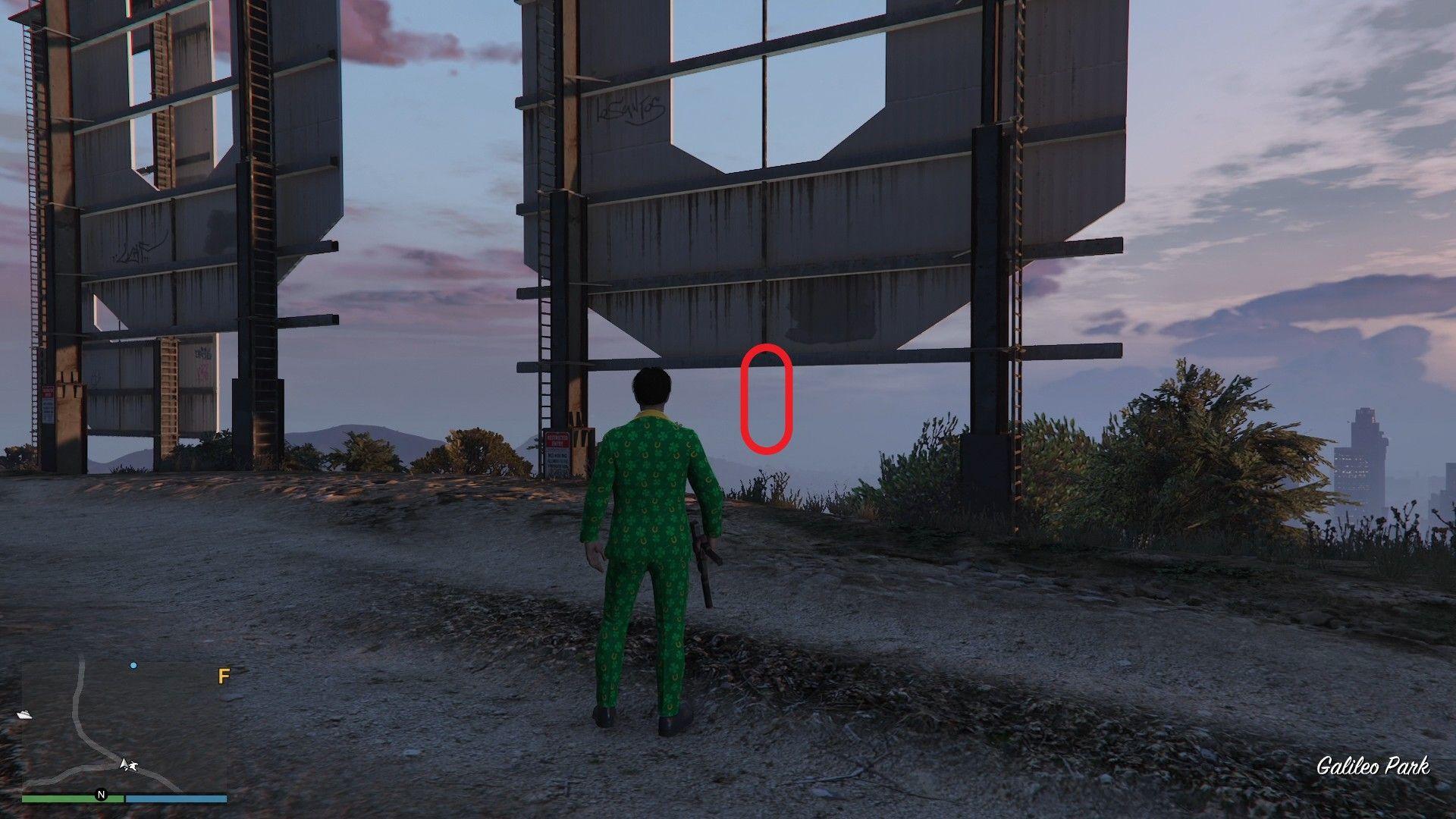This screenshot has width=1456, height=819.
Task: Click the player arrow on the minimap
Action: coord(124,764)
